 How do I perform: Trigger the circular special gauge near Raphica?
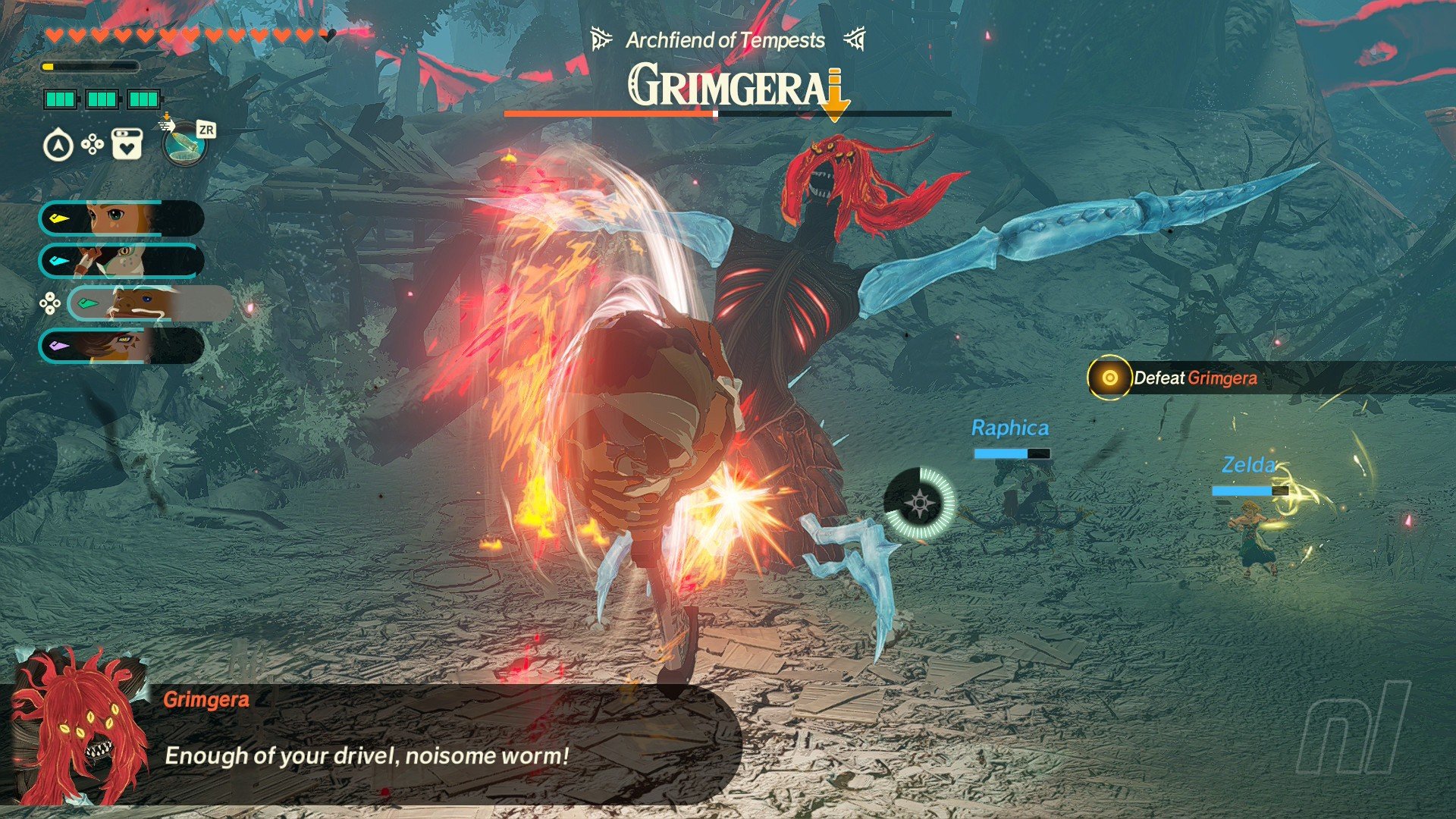[x=920, y=504]
